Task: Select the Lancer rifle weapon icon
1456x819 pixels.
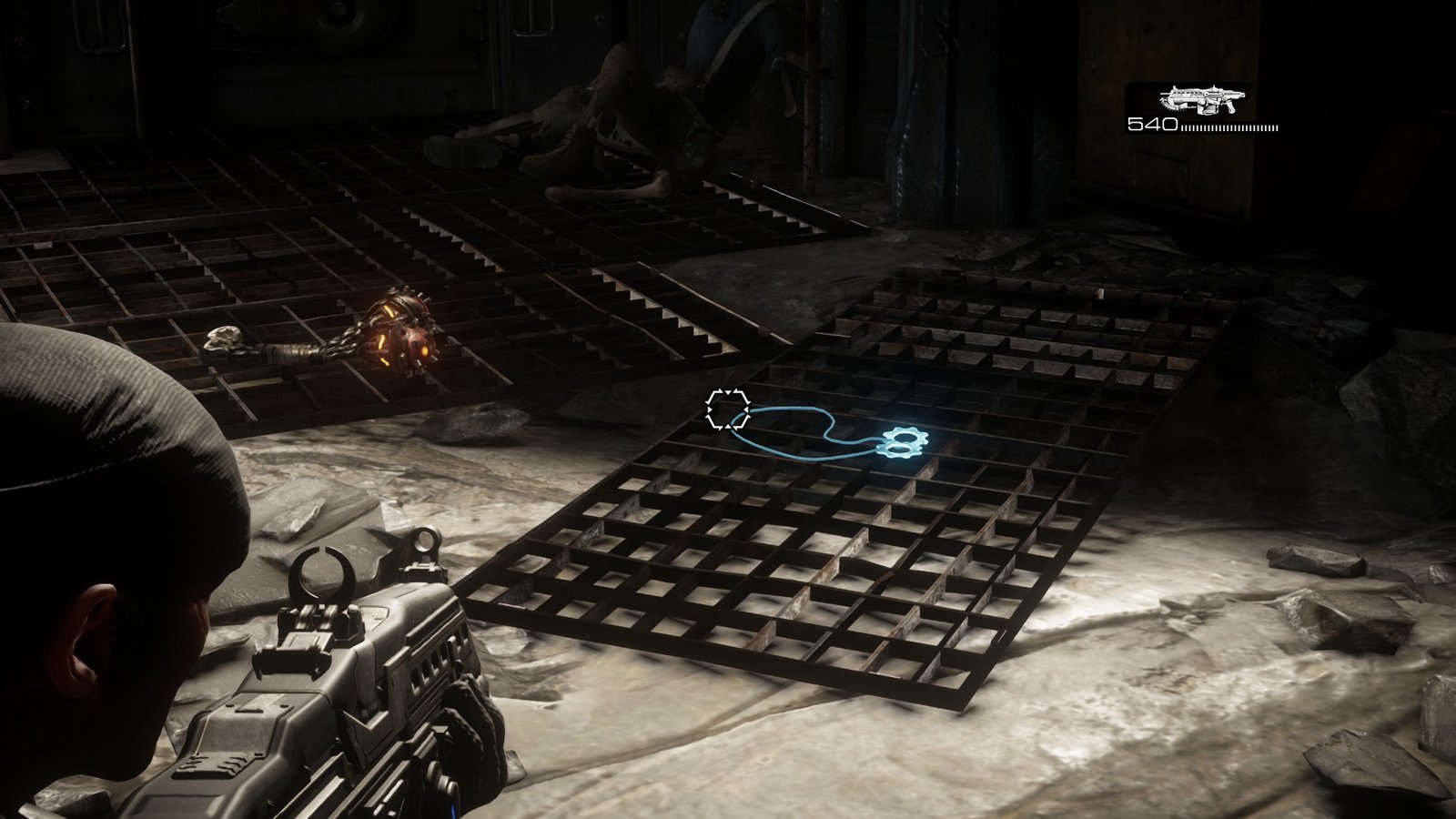Action: tap(1200, 99)
